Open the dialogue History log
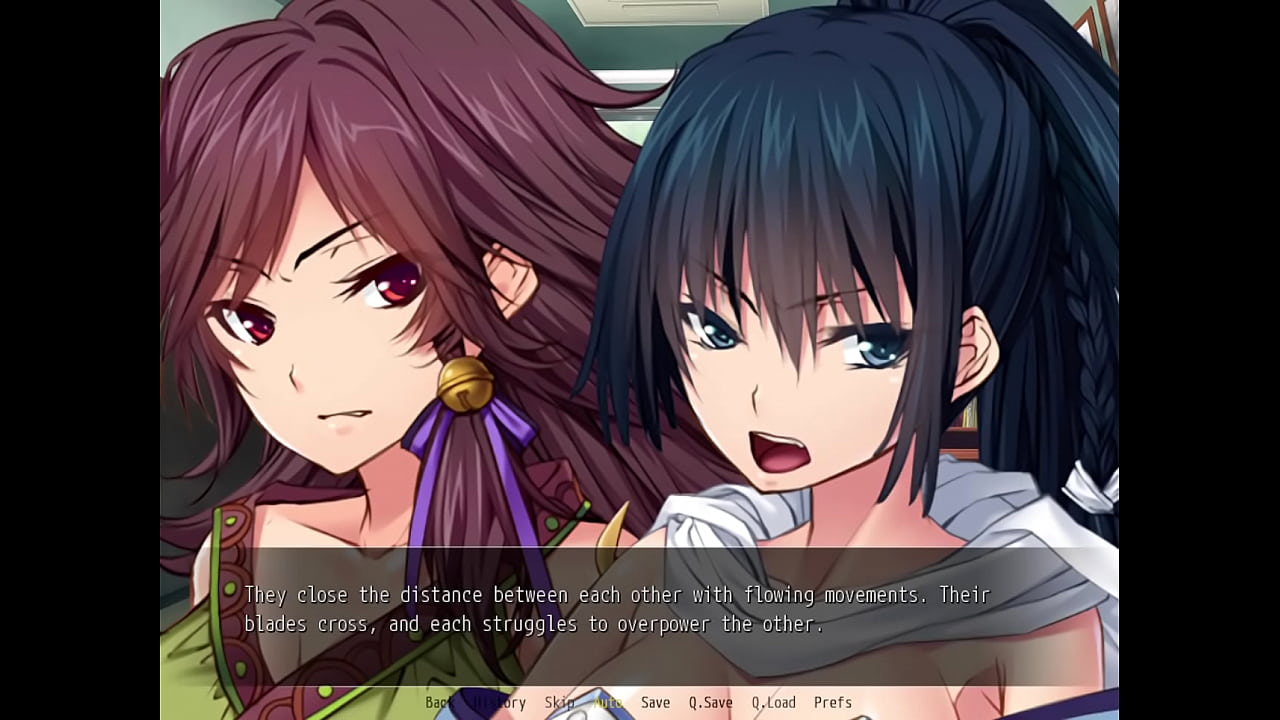The height and width of the screenshot is (720, 1280). point(499,703)
